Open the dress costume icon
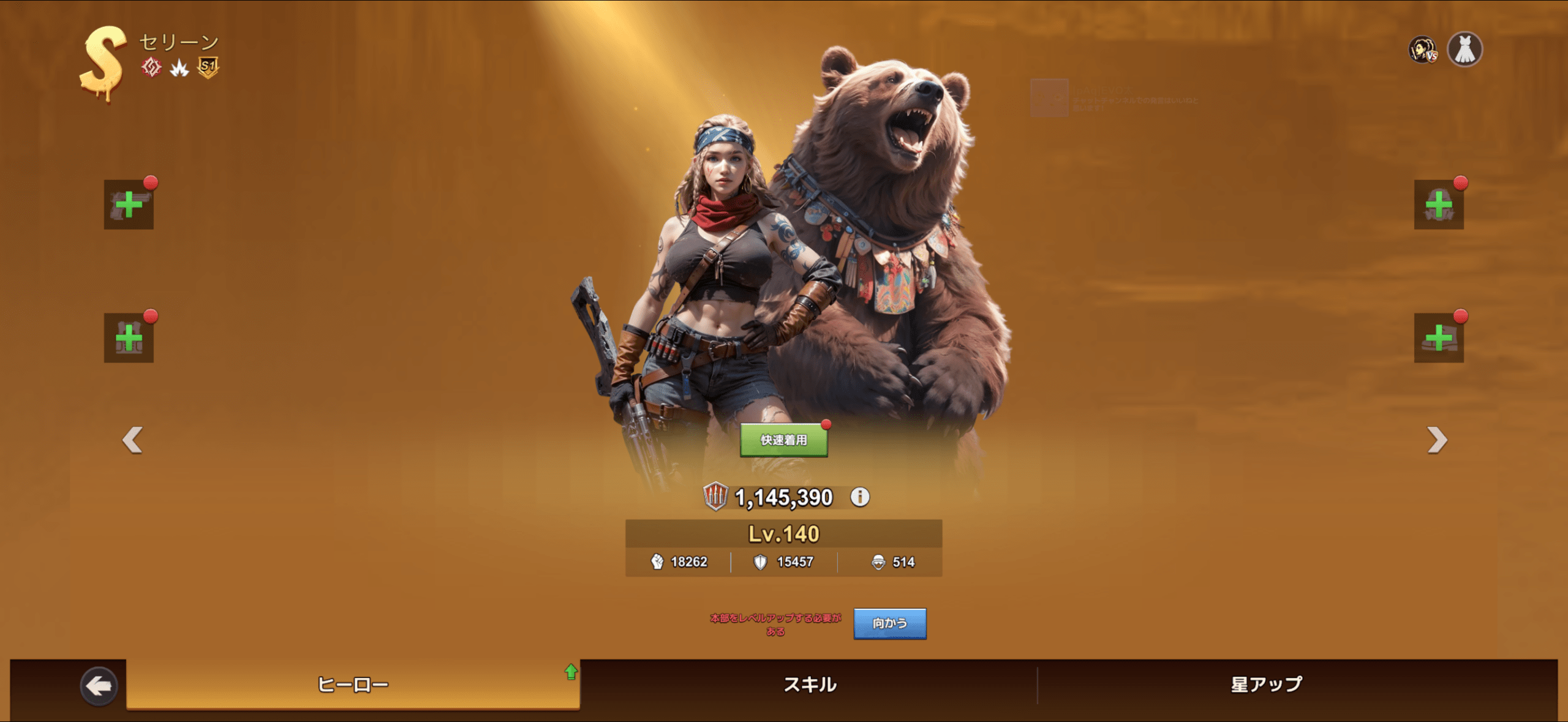The height and width of the screenshot is (722, 1568). coord(1464,49)
